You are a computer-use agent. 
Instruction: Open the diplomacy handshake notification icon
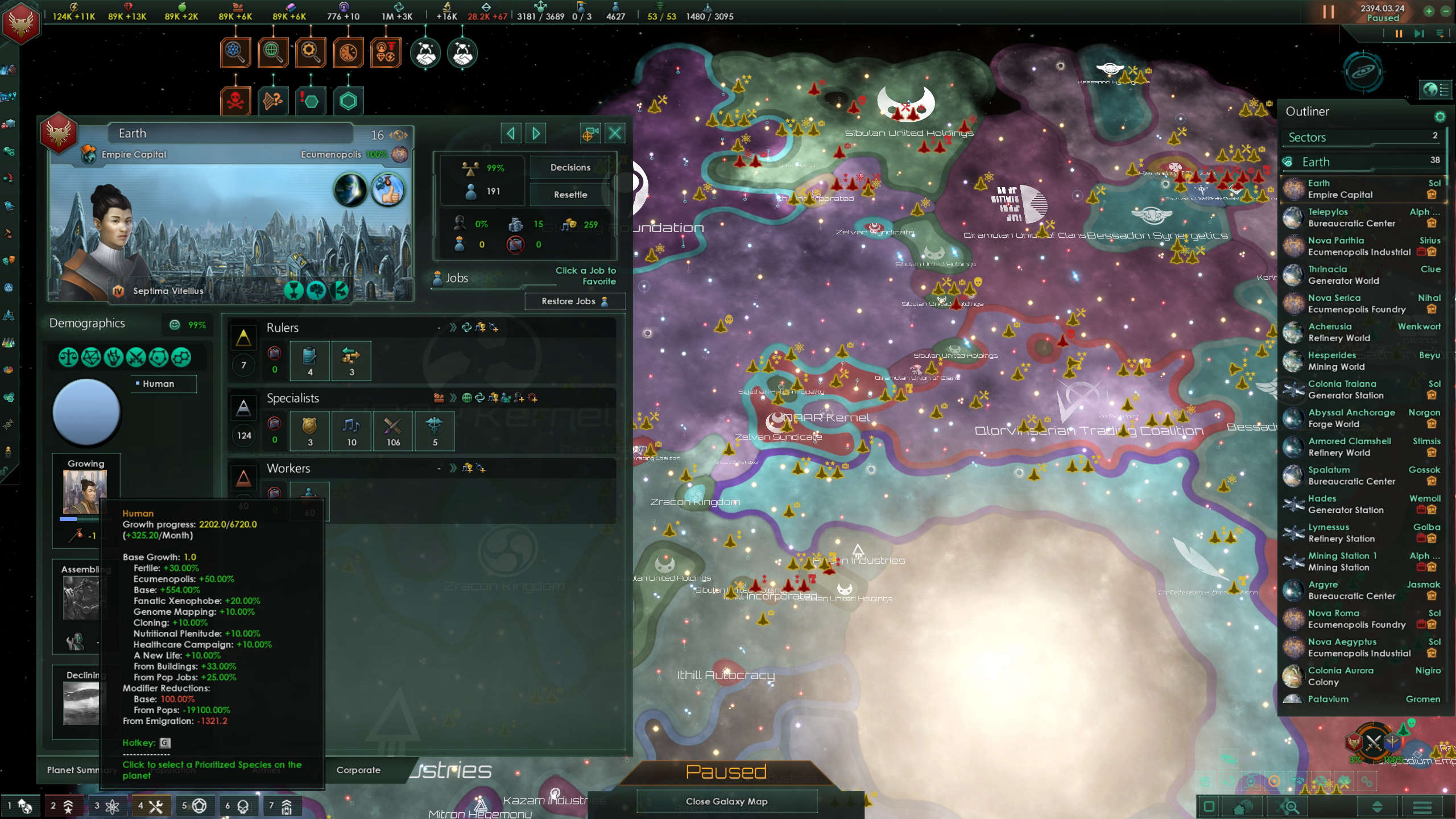coord(427,52)
